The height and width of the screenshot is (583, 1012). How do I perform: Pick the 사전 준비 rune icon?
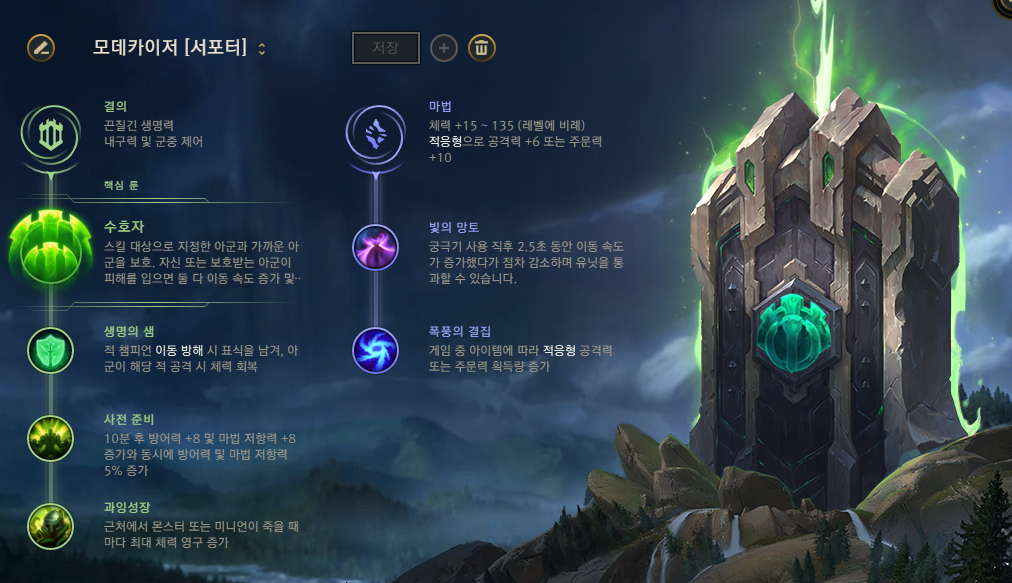50,438
